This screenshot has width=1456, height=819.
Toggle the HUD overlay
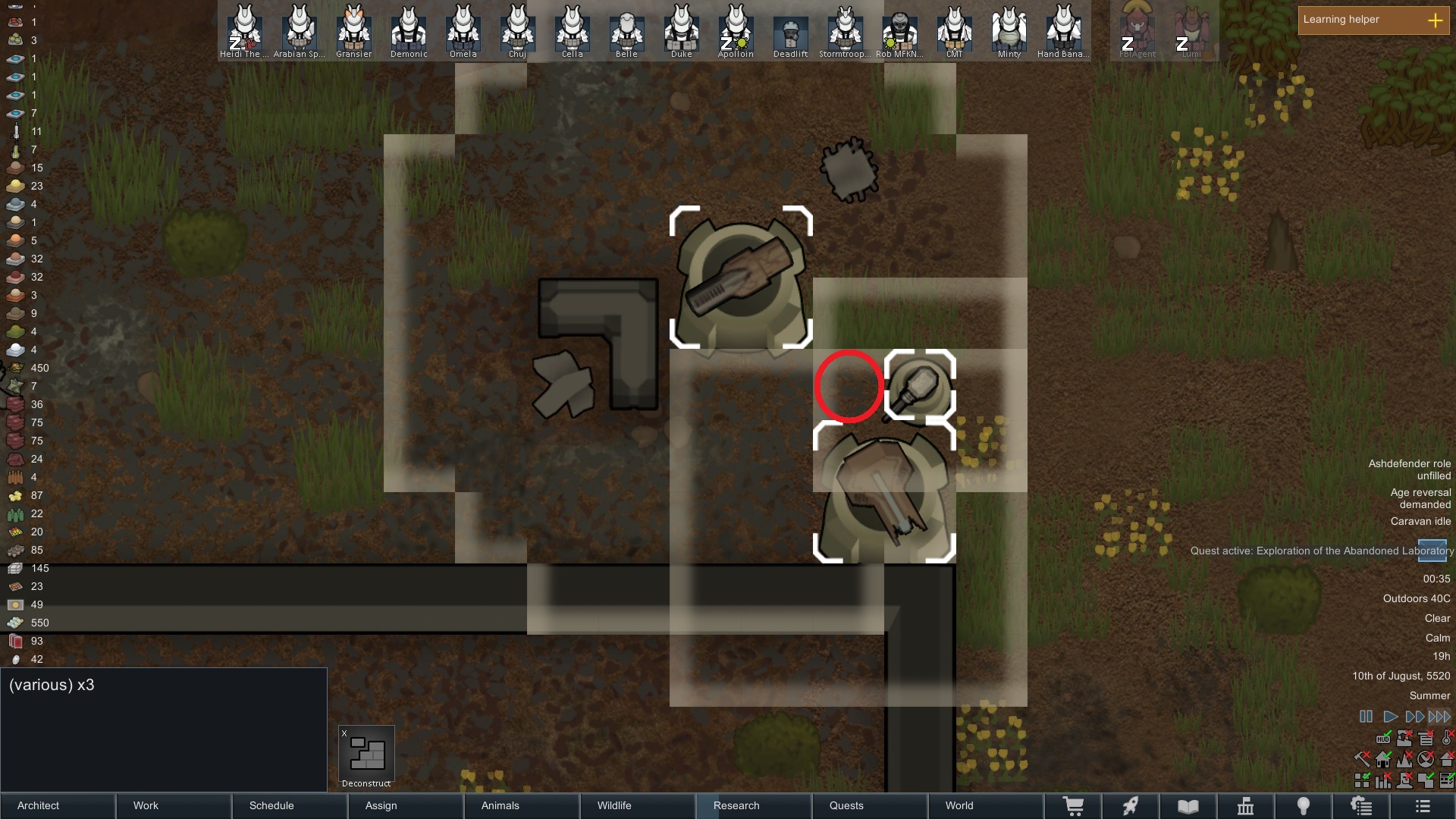coord(1383,739)
